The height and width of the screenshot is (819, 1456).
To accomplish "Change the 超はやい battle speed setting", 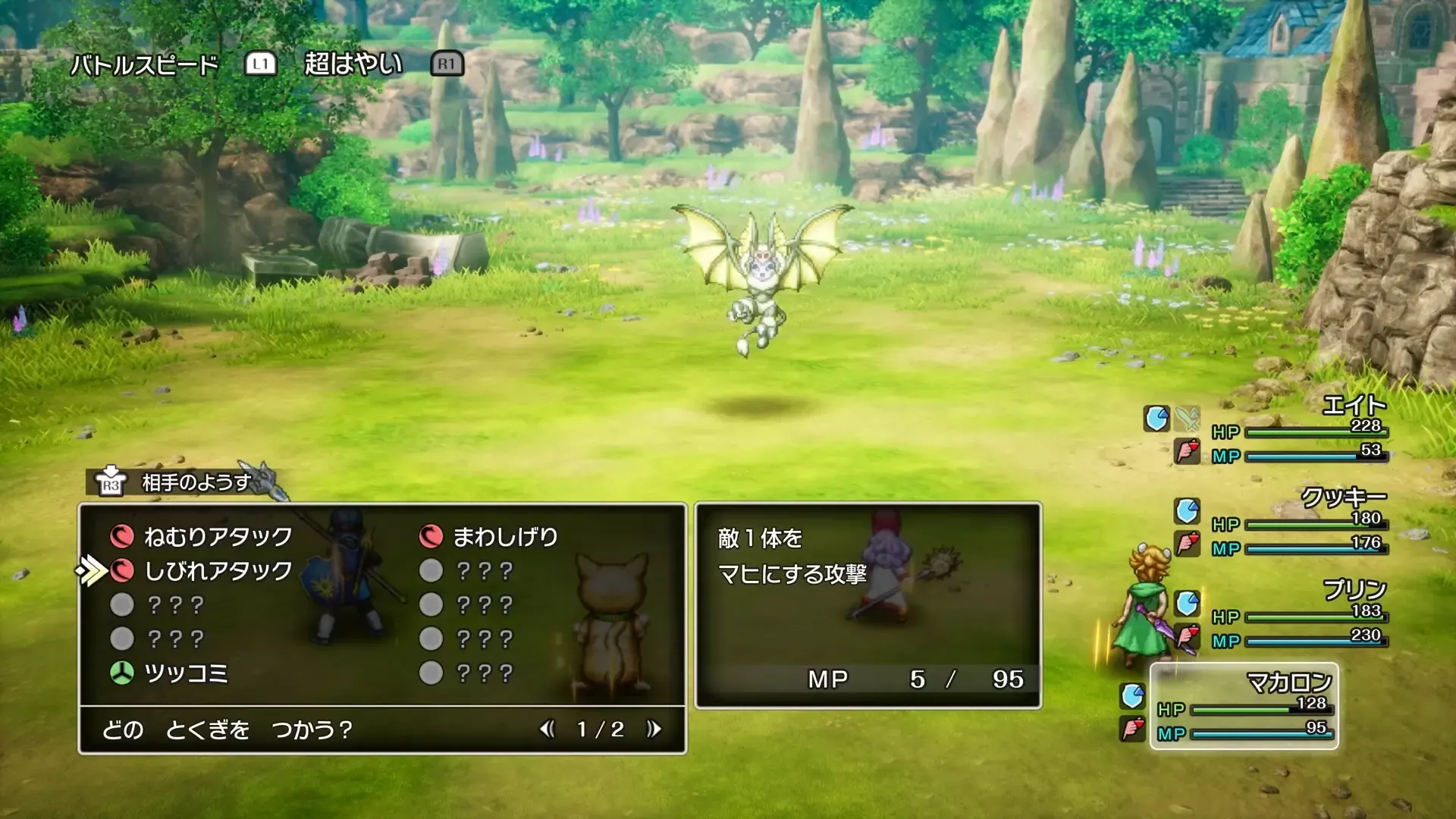I will [x=353, y=64].
